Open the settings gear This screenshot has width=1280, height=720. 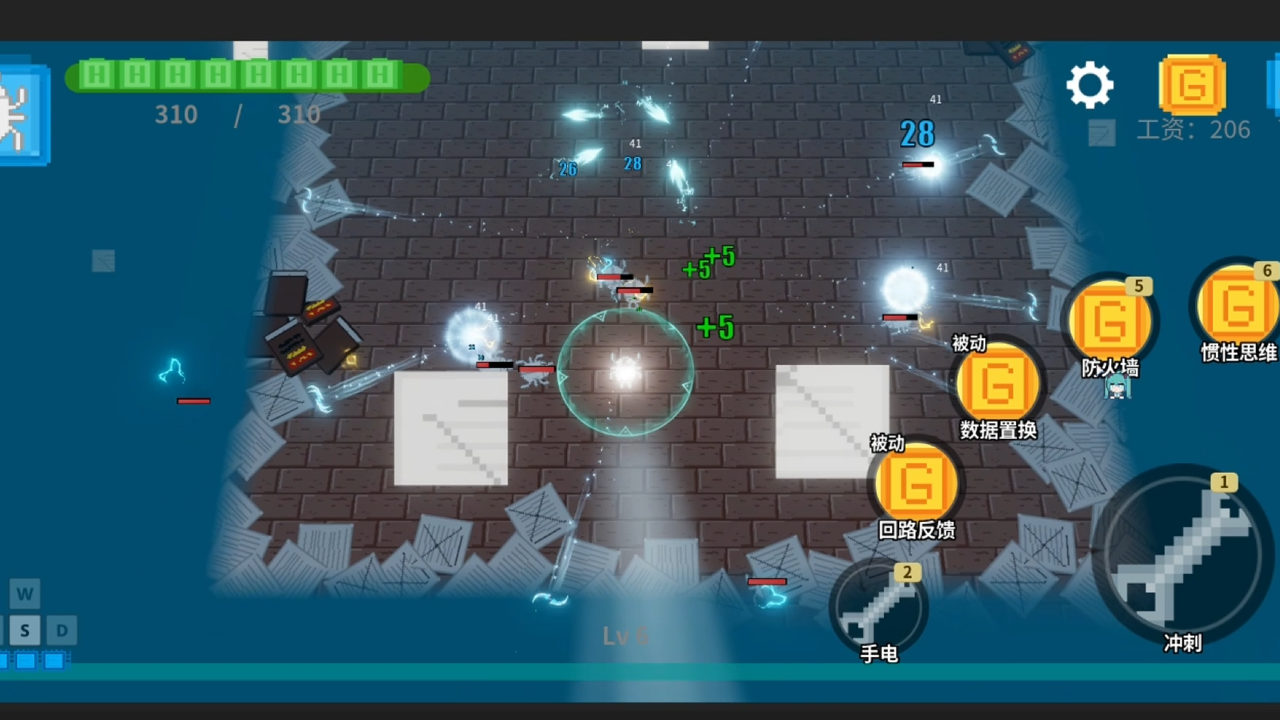(1089, 84)
